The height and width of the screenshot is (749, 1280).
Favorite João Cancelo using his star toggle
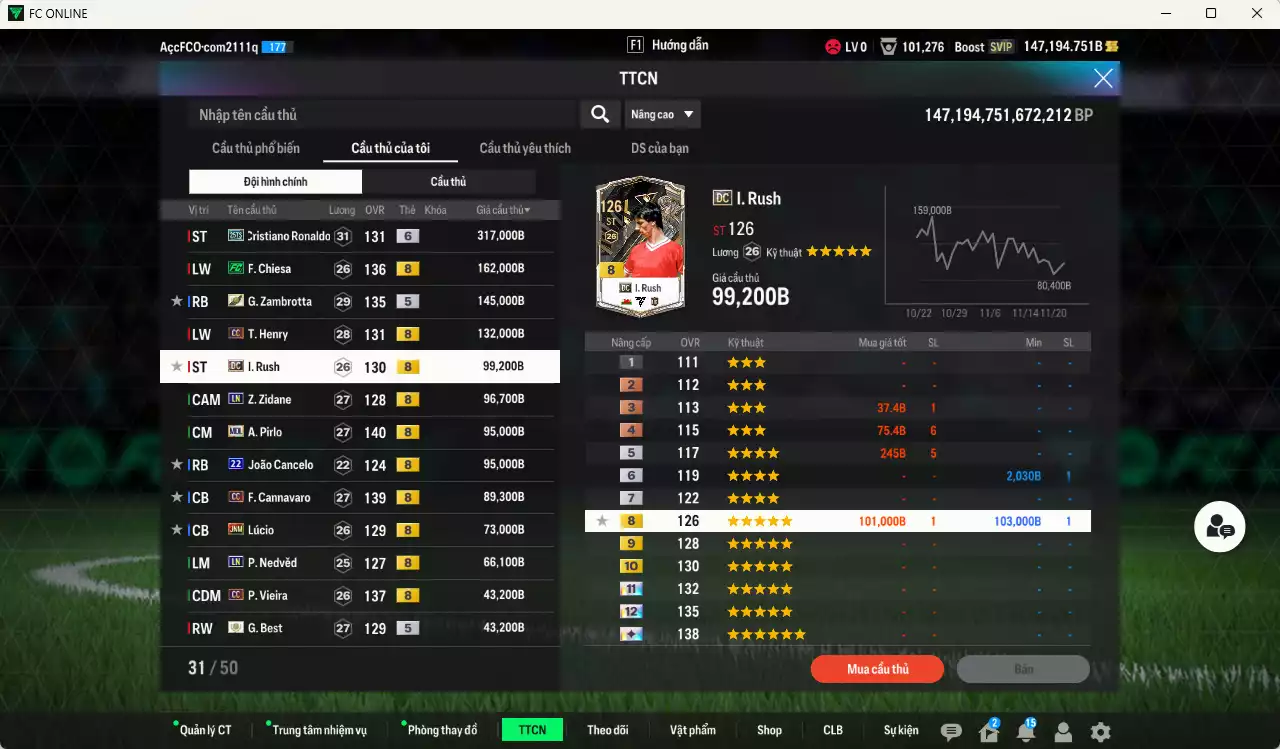[x=176, y=464]
